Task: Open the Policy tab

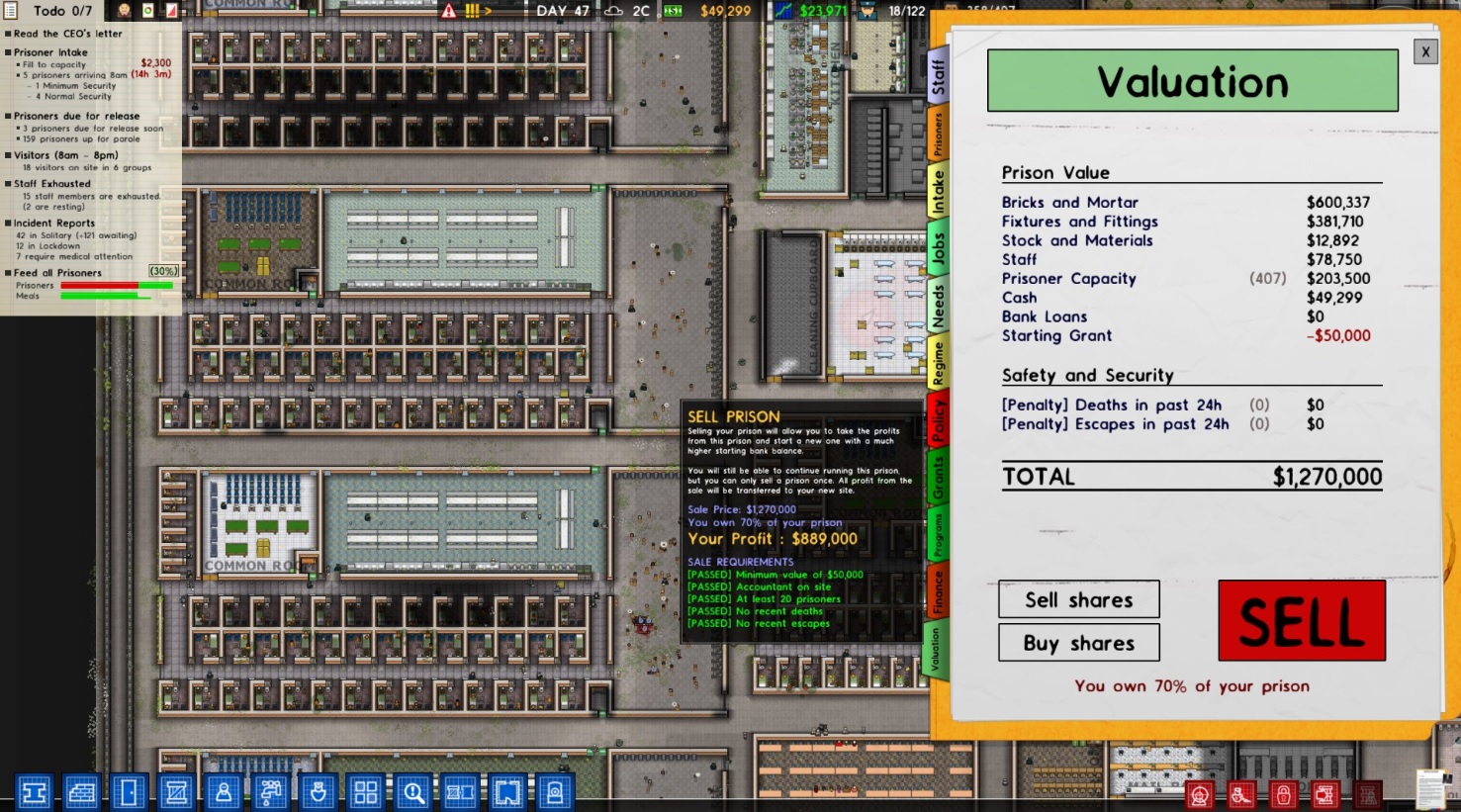Action: point(938,420)
